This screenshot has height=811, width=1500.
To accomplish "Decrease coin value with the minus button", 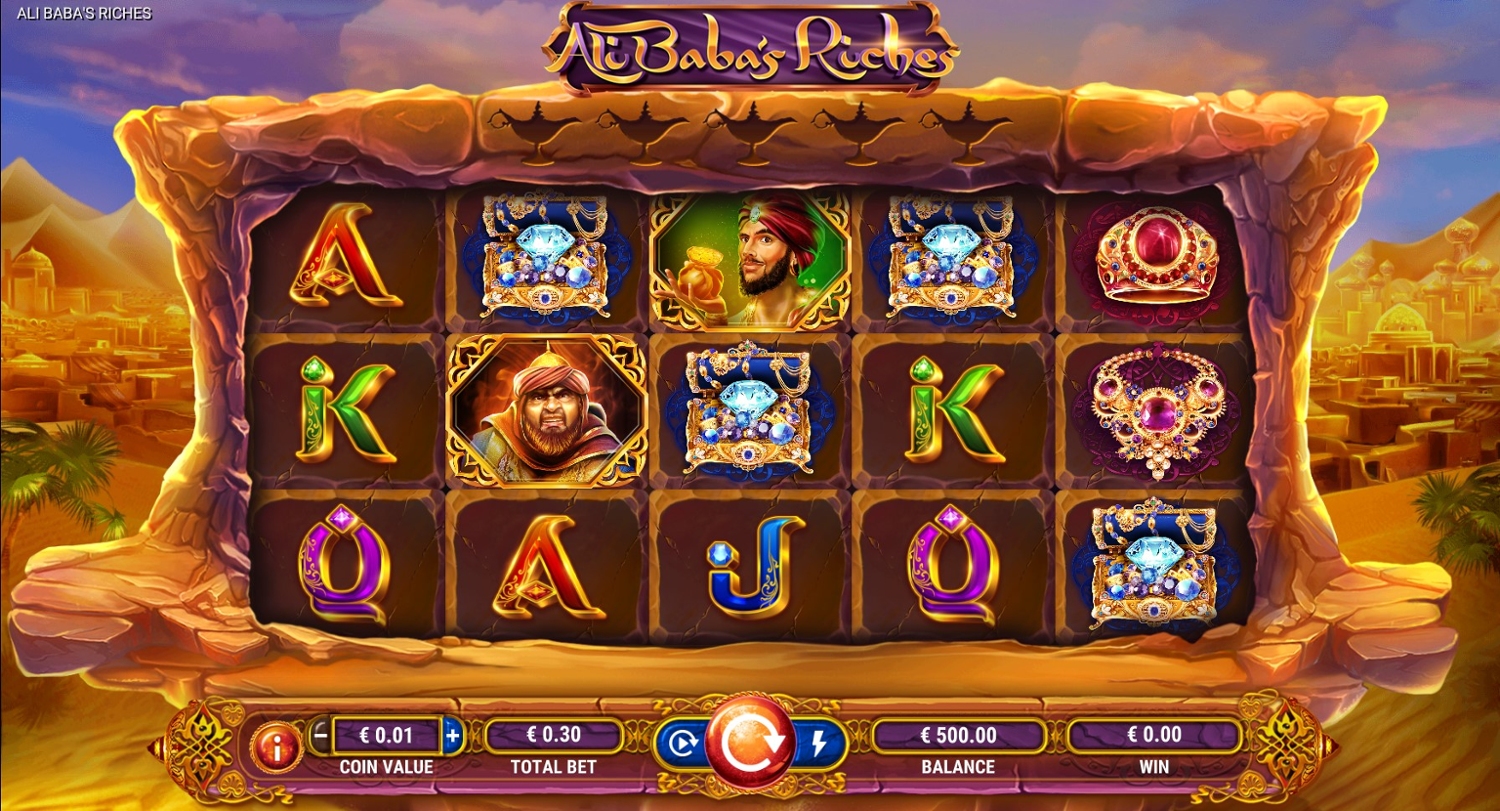I will pyautogui.click(x=320, y=736).
